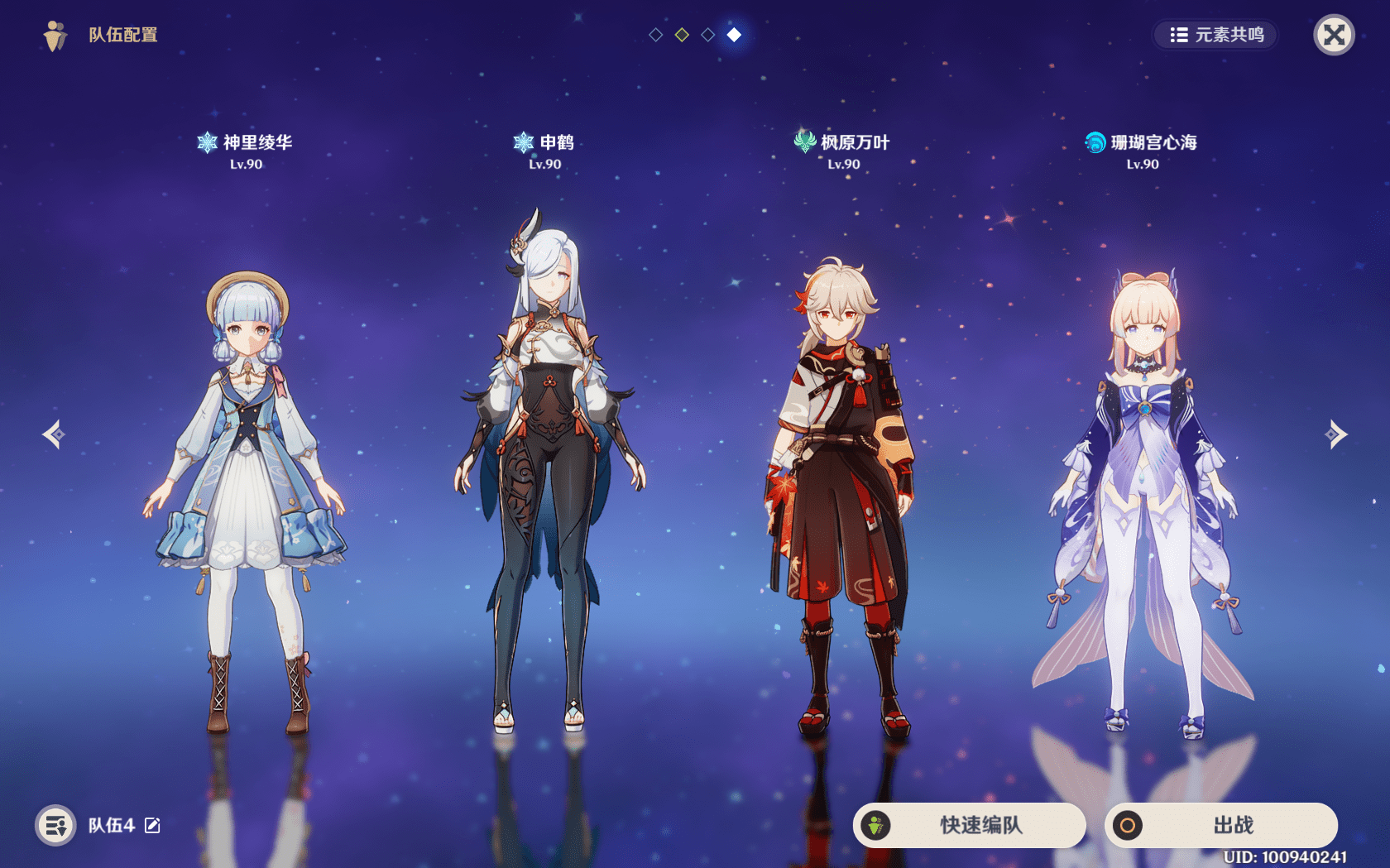1390x868 pixels.
Task: Open 快速编队 quick party setup
Action: [x=969, y=825]
